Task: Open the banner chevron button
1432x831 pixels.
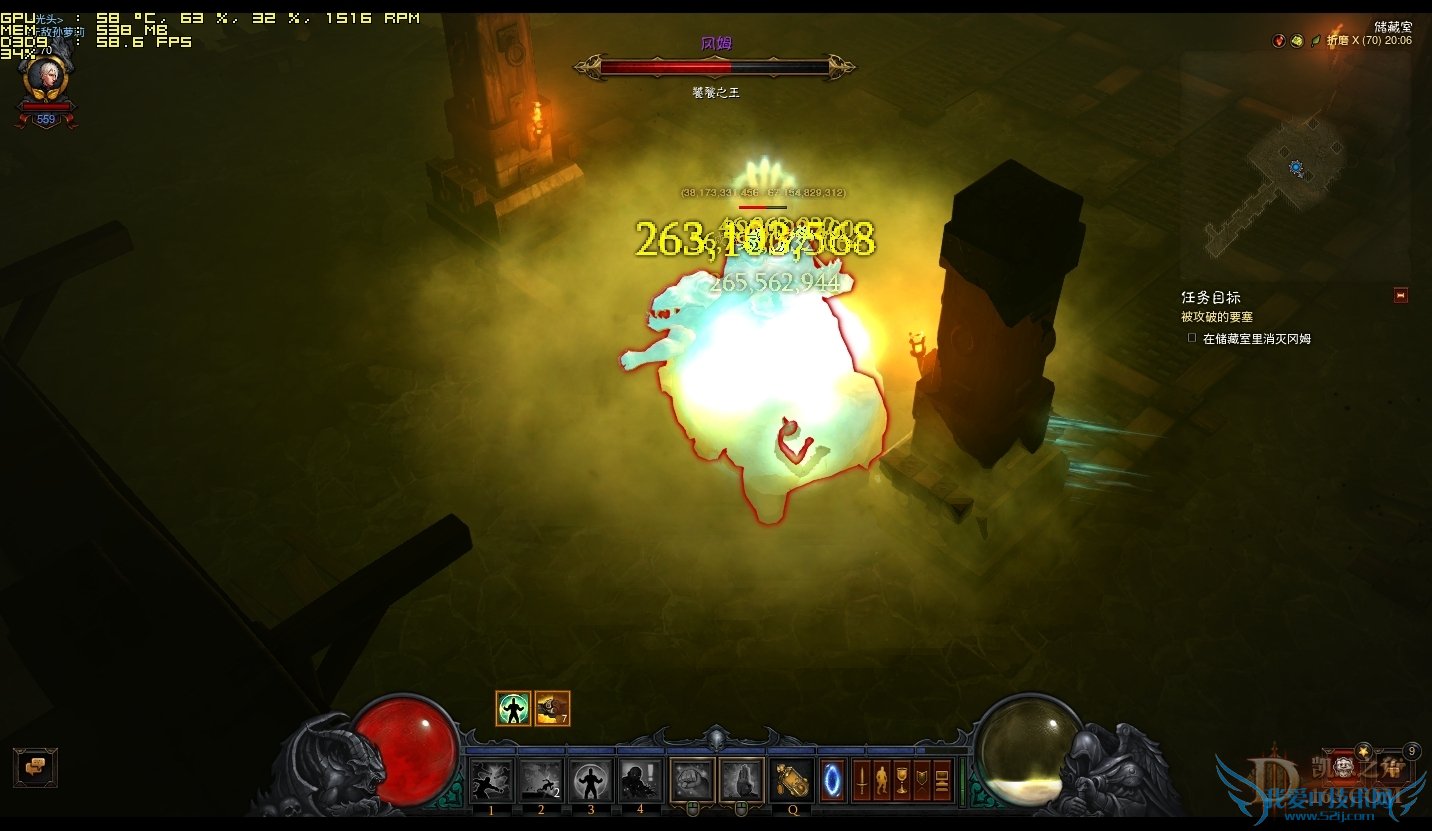Action: coord(921,780)
